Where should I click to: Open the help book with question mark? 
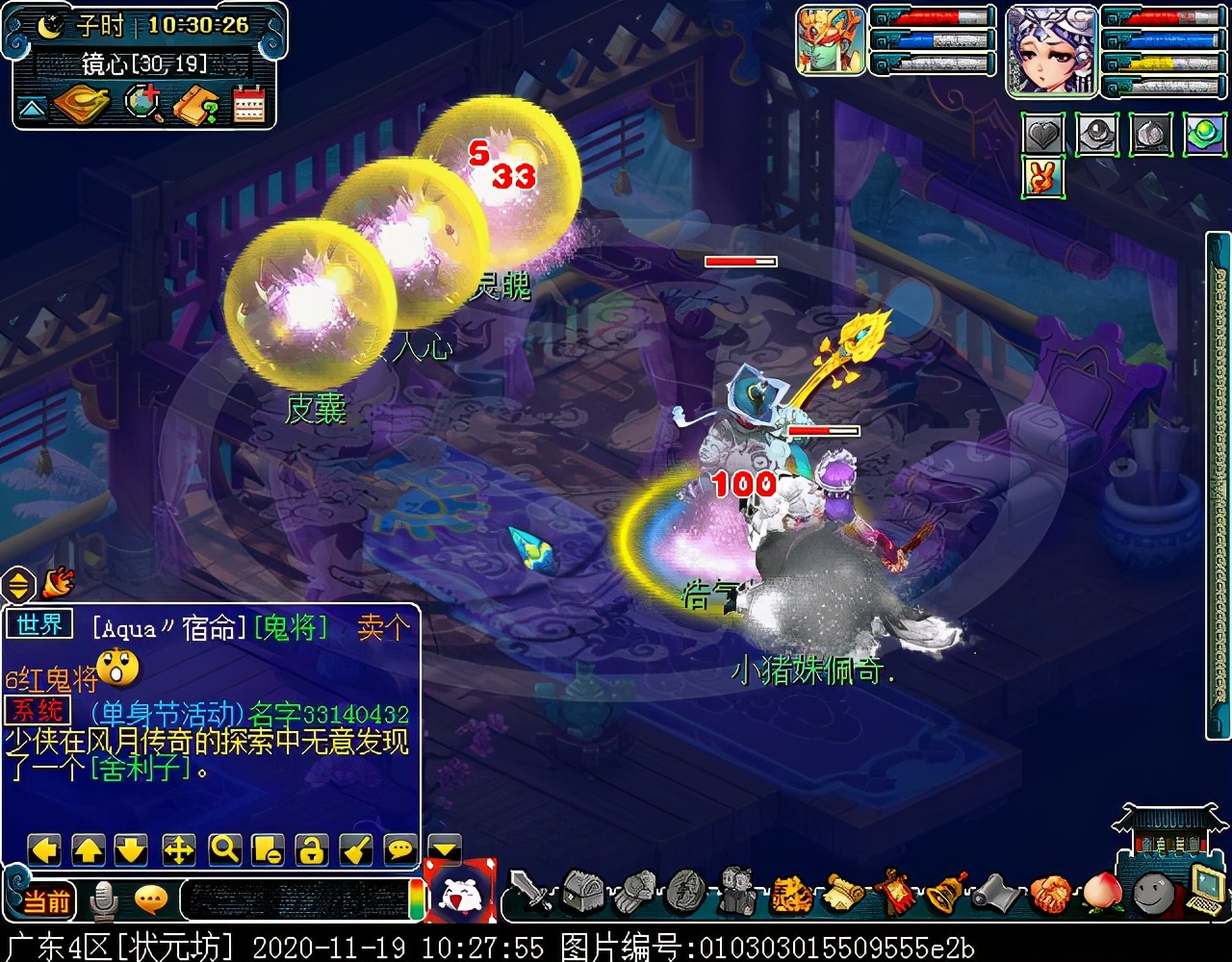[195, 105]
